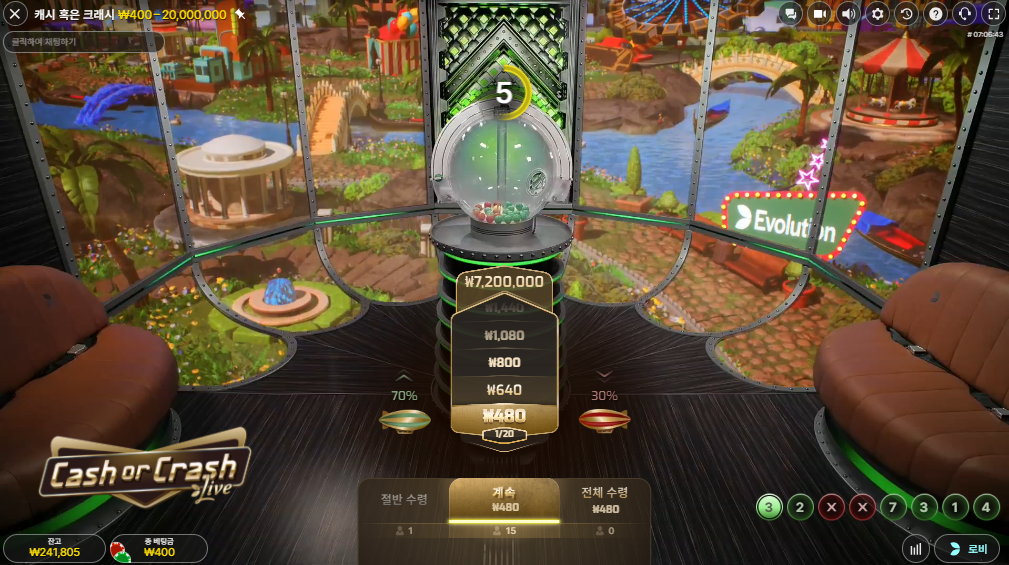Image resolution: width=1009 pixels, height=565 pixels.
Task: Choose 계속 (continue) for ₩480
Action: tap(503, 500)
